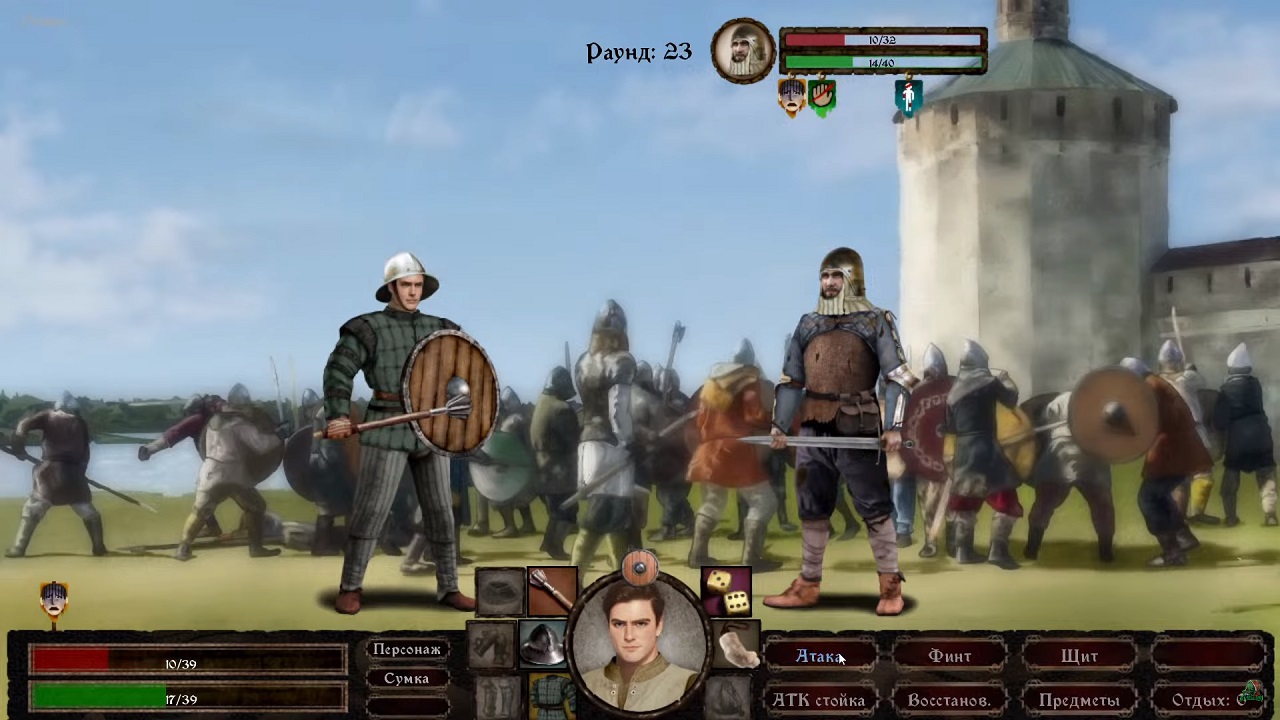Activate the Финт ability
Image resolution: width=1280 pixels, height=720 pixels.
[x=949, y=657]
